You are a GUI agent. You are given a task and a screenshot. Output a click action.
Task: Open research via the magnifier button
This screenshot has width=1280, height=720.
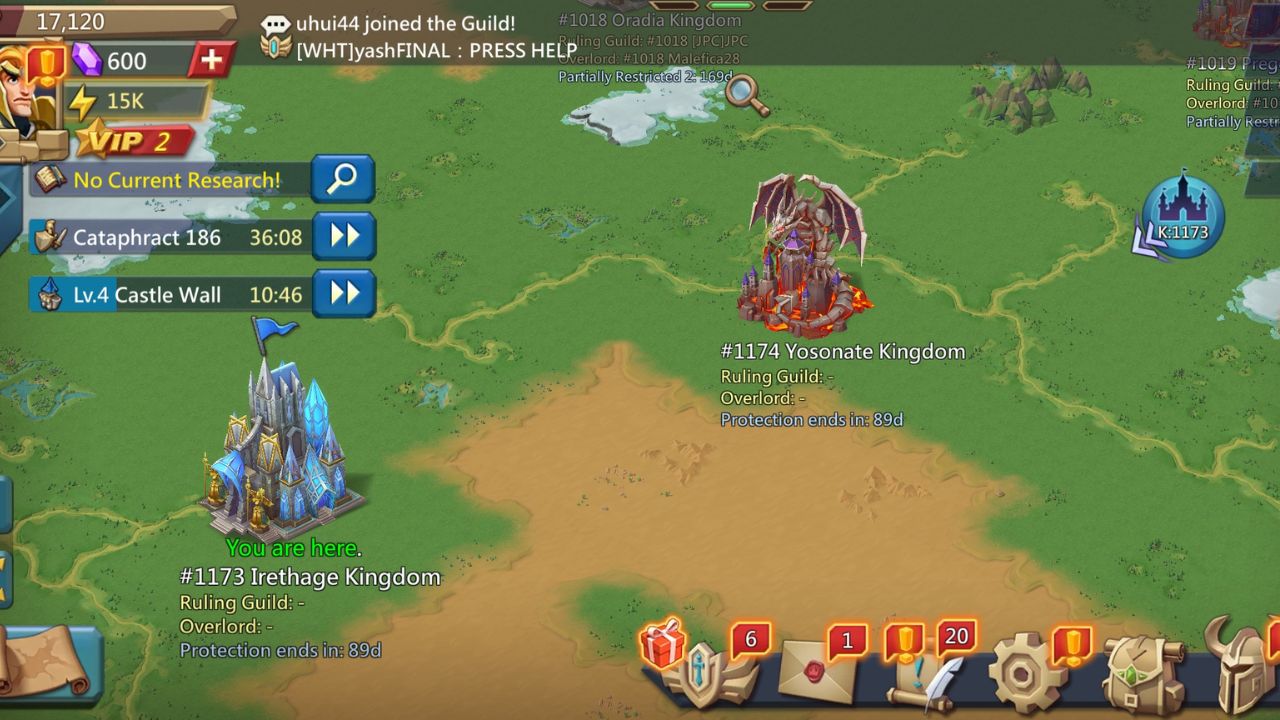pyautogui.click(x=343, y=178)
